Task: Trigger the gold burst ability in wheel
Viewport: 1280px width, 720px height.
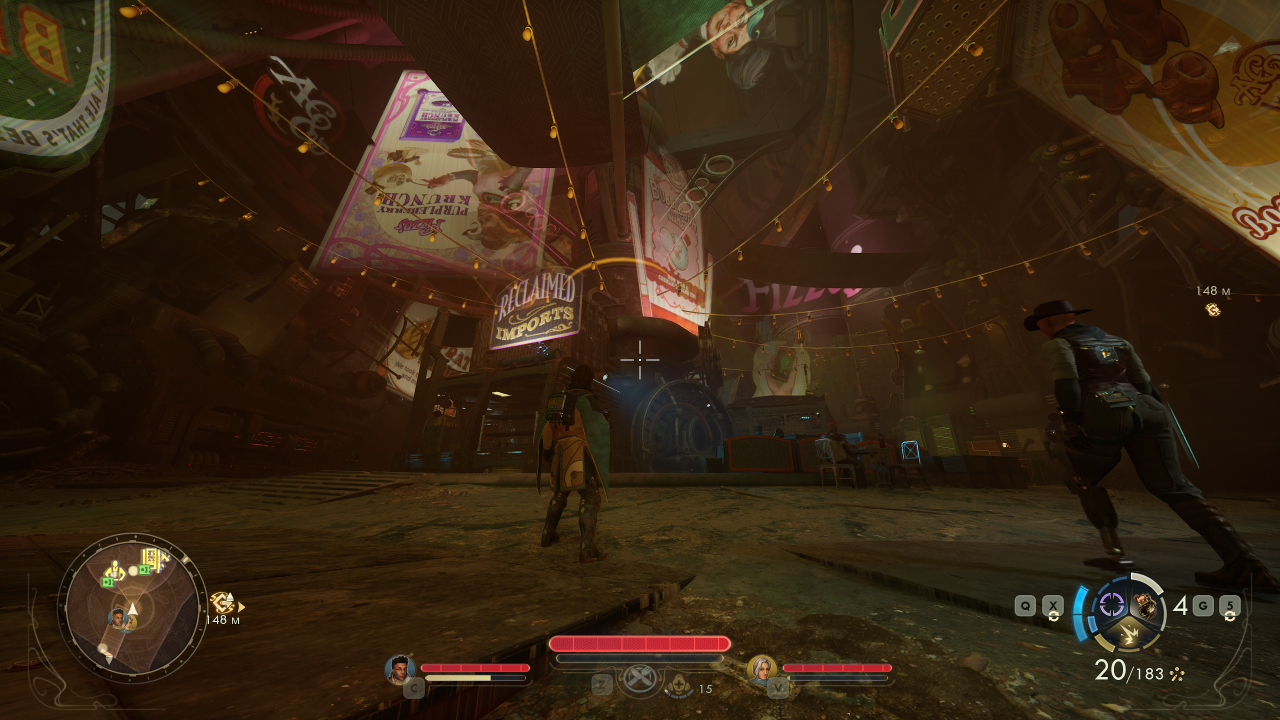Action: click(1127, 632)
